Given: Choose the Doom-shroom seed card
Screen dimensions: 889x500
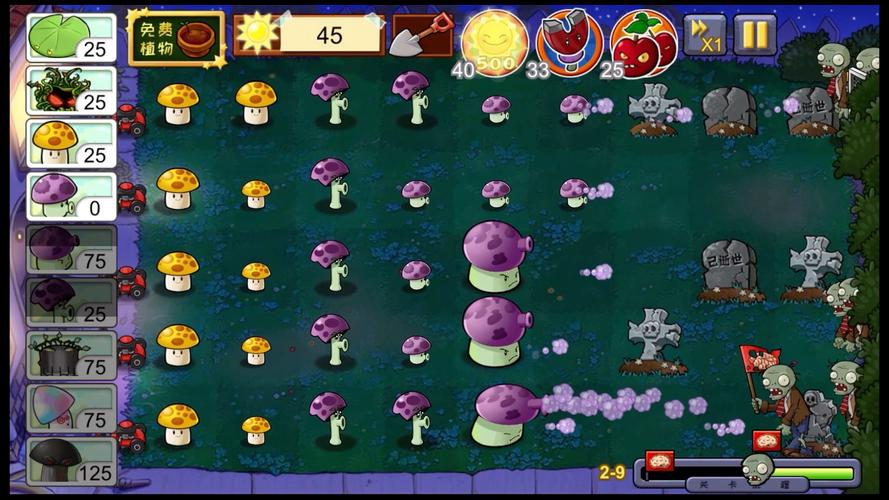Looking at the screenshot, I should 70,460.
